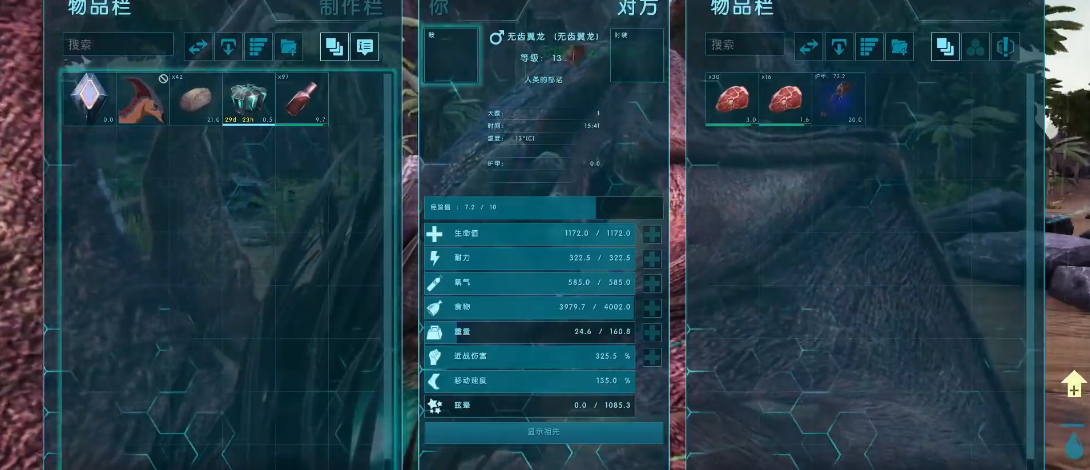Select the stone stack of 42
Image resolution: width=1090 pixels, height=470 pixels.
(195, 99)
